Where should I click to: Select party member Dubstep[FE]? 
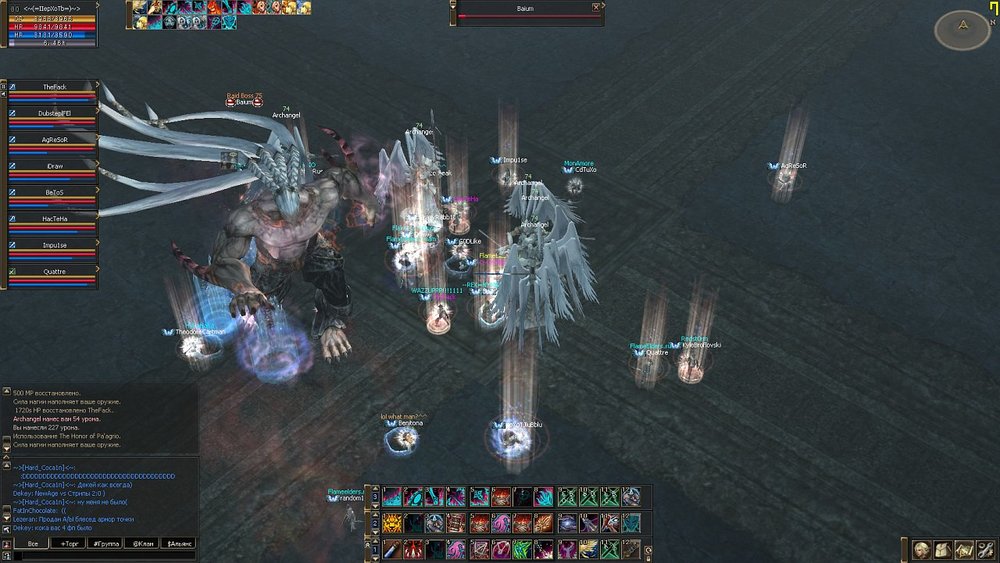54,114
